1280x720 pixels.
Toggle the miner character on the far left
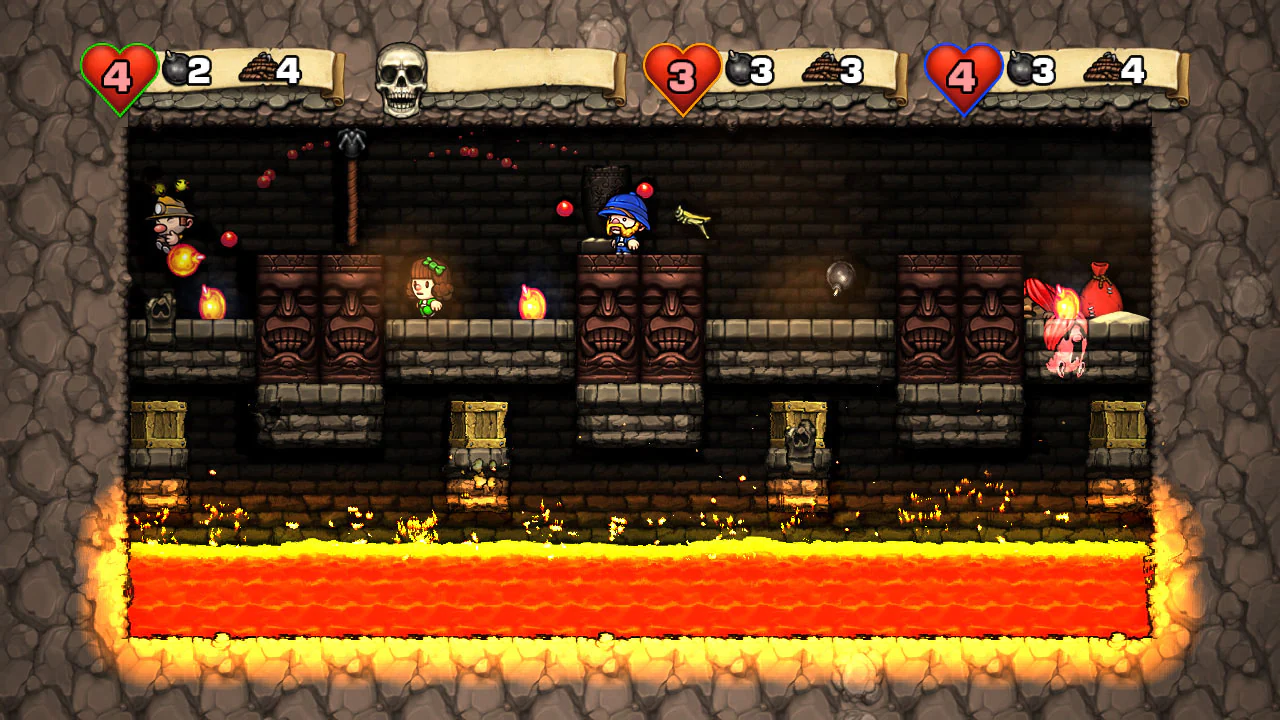(x=170, y=220)
